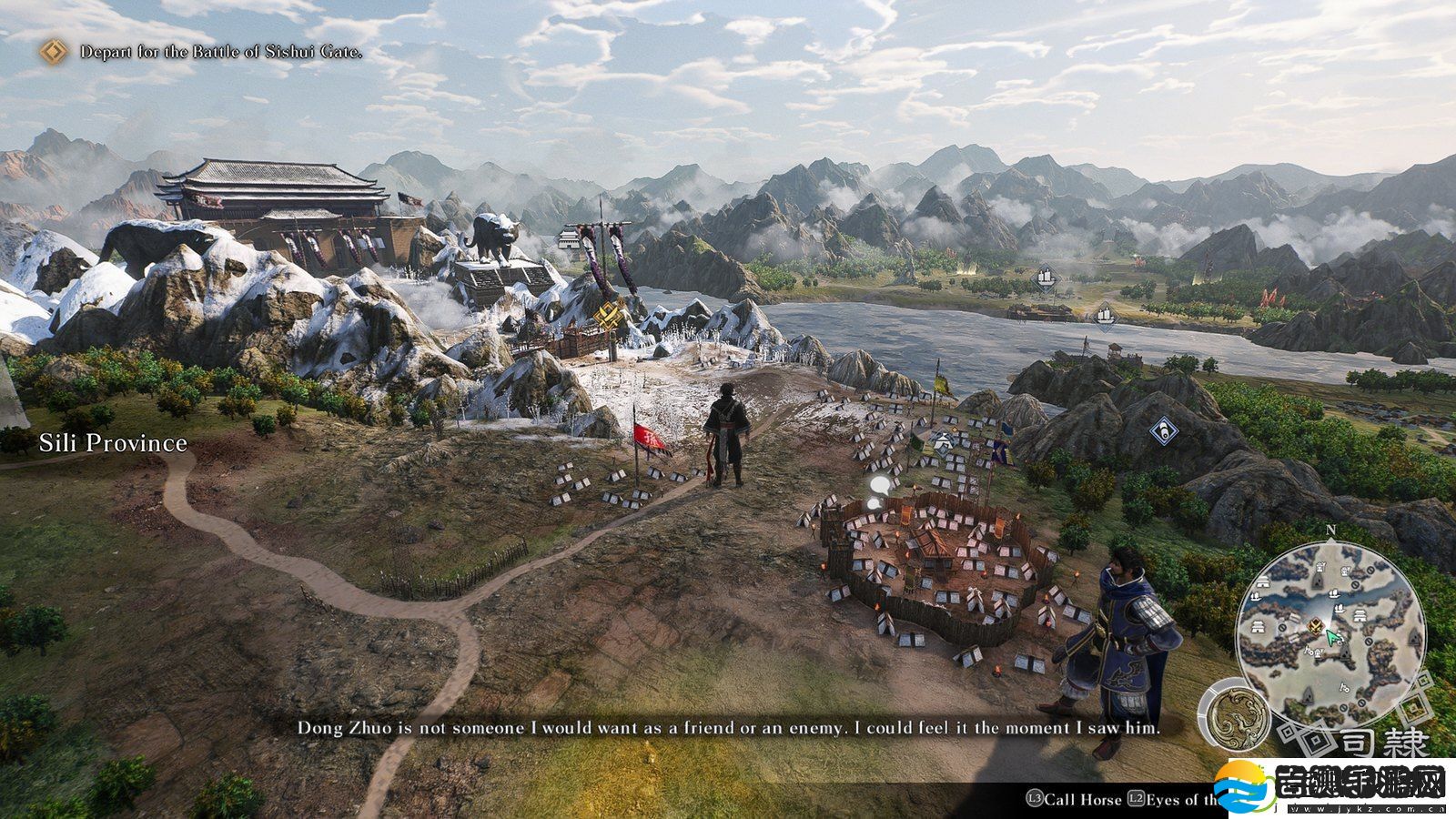Open the circular minimap
Image resolution: width=1456 pixels, height=819 pixels.
[x=1330, y=628]
